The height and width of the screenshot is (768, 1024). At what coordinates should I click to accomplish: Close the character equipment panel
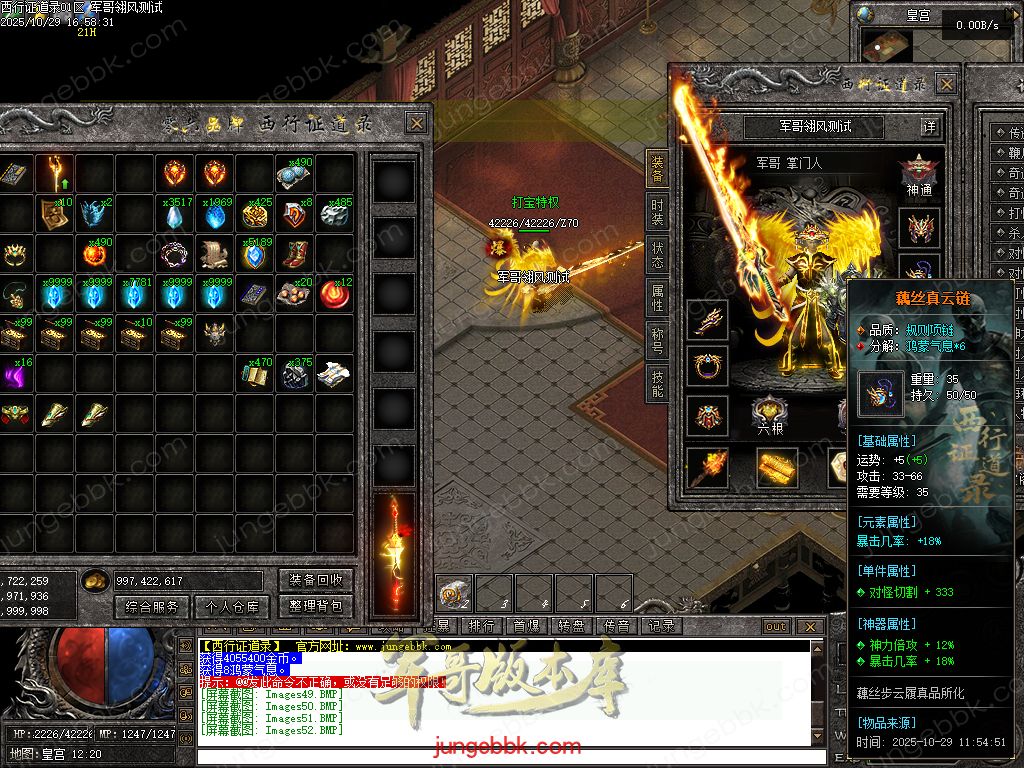coord(946,84)
